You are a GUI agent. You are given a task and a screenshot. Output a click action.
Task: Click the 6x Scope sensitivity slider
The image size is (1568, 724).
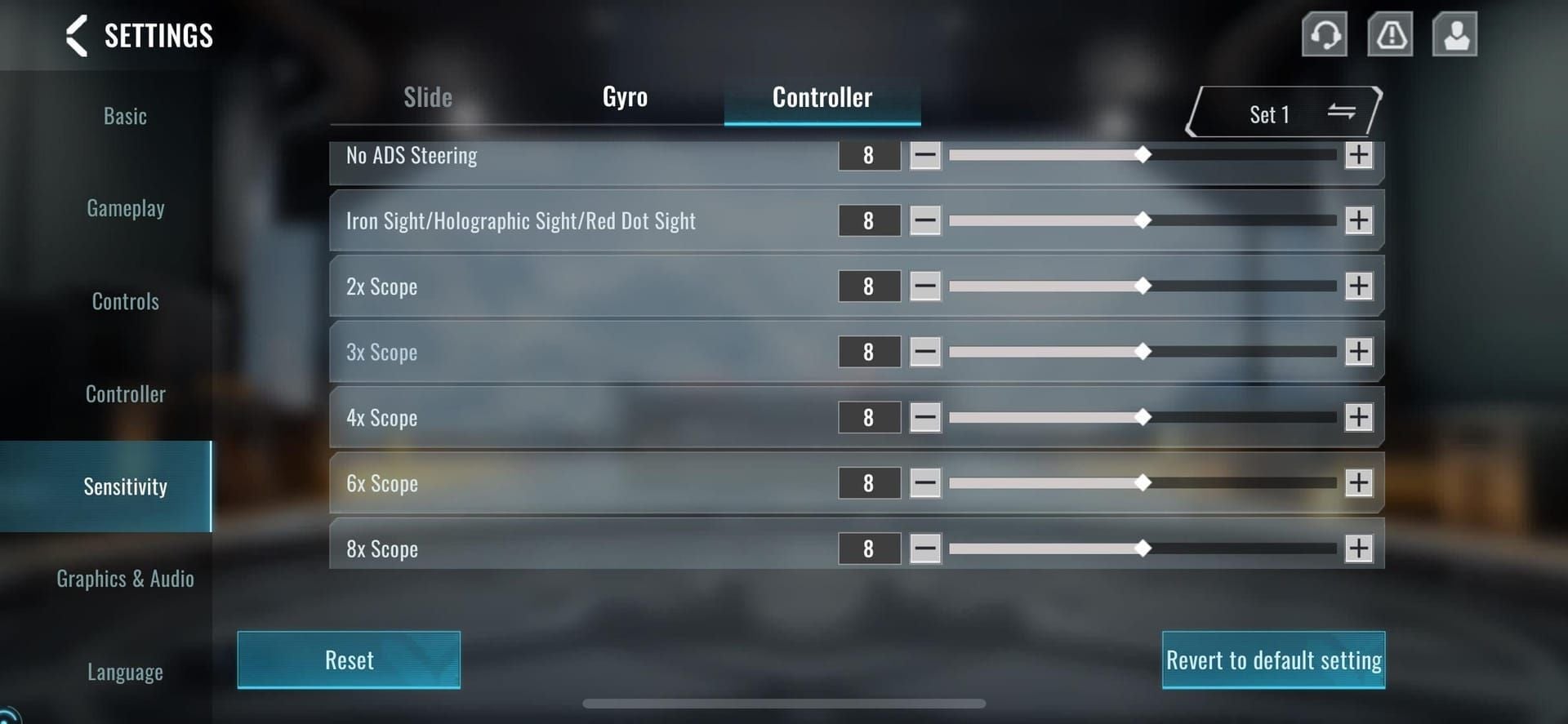[1142, 483]
